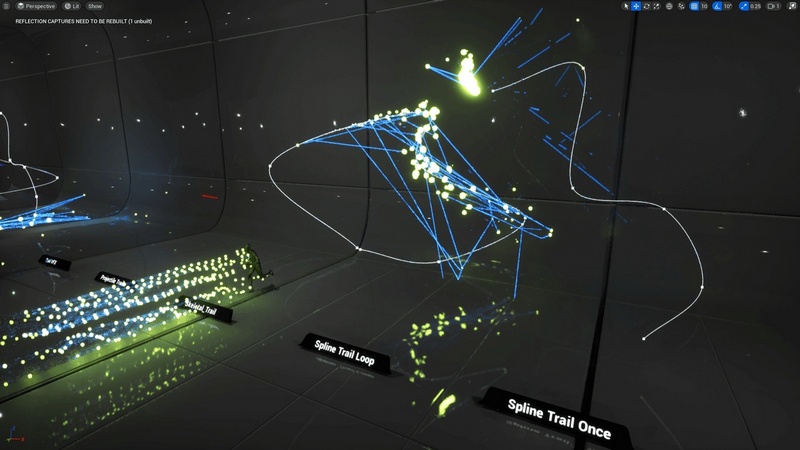Open the grid snap size value 10

point(704,6)
